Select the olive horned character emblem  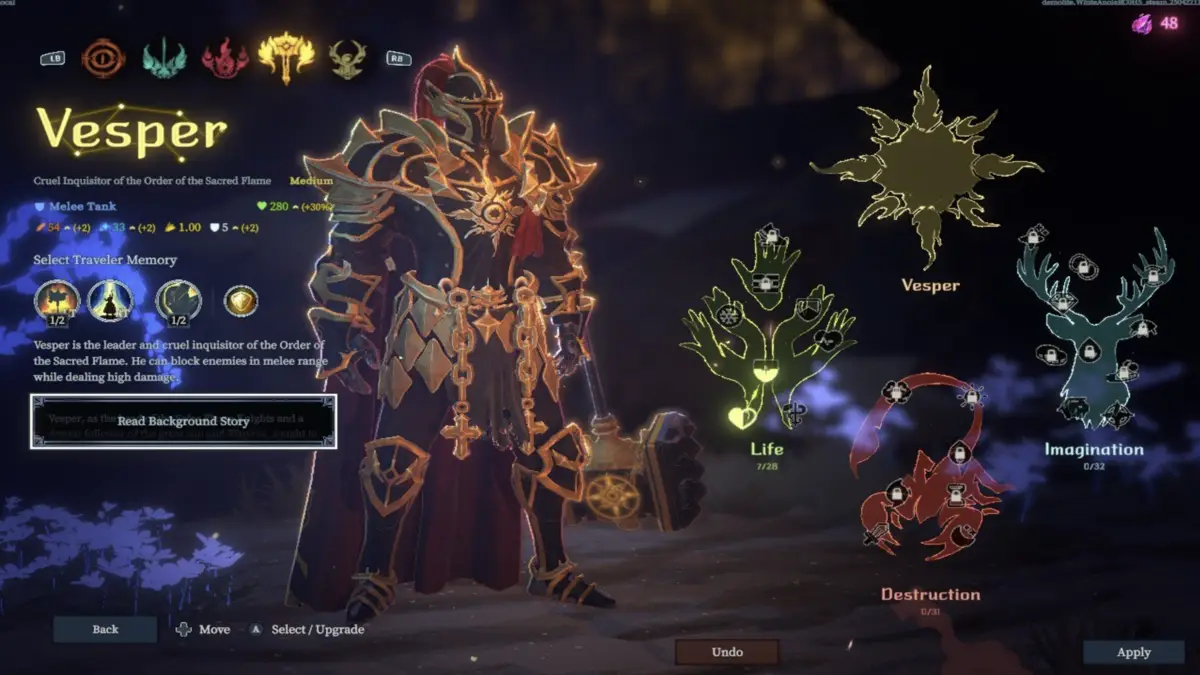(x=347, y=58)
